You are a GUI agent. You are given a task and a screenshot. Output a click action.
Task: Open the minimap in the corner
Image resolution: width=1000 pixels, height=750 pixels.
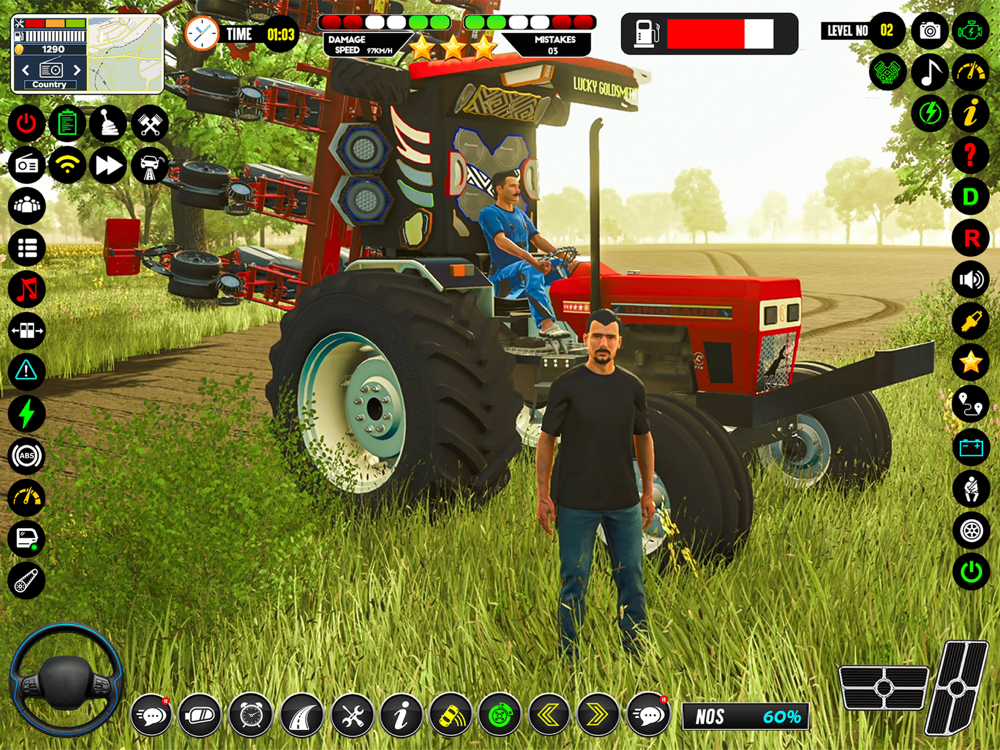pos(126,54)
